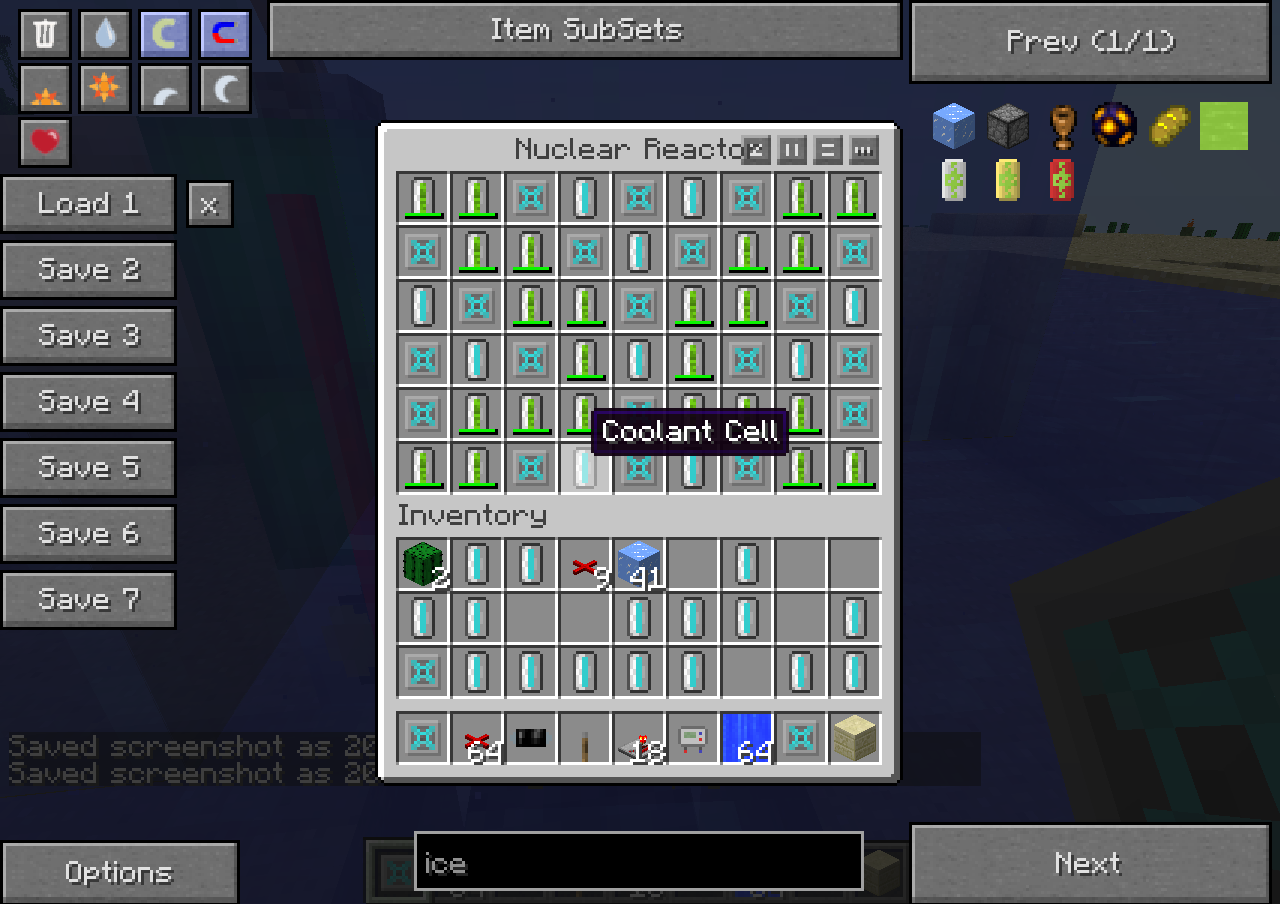Image resolution: width=1280 pixels, height=904 pixels.
Task: Toggle the magnet mode button
Action: pos(224,34)
